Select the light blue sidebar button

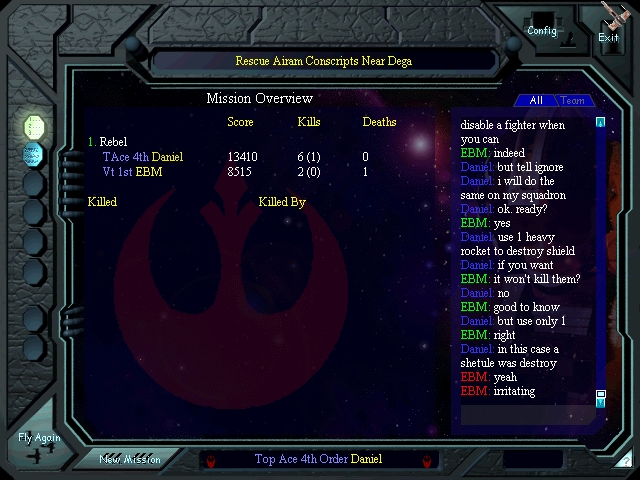[35, 154]
